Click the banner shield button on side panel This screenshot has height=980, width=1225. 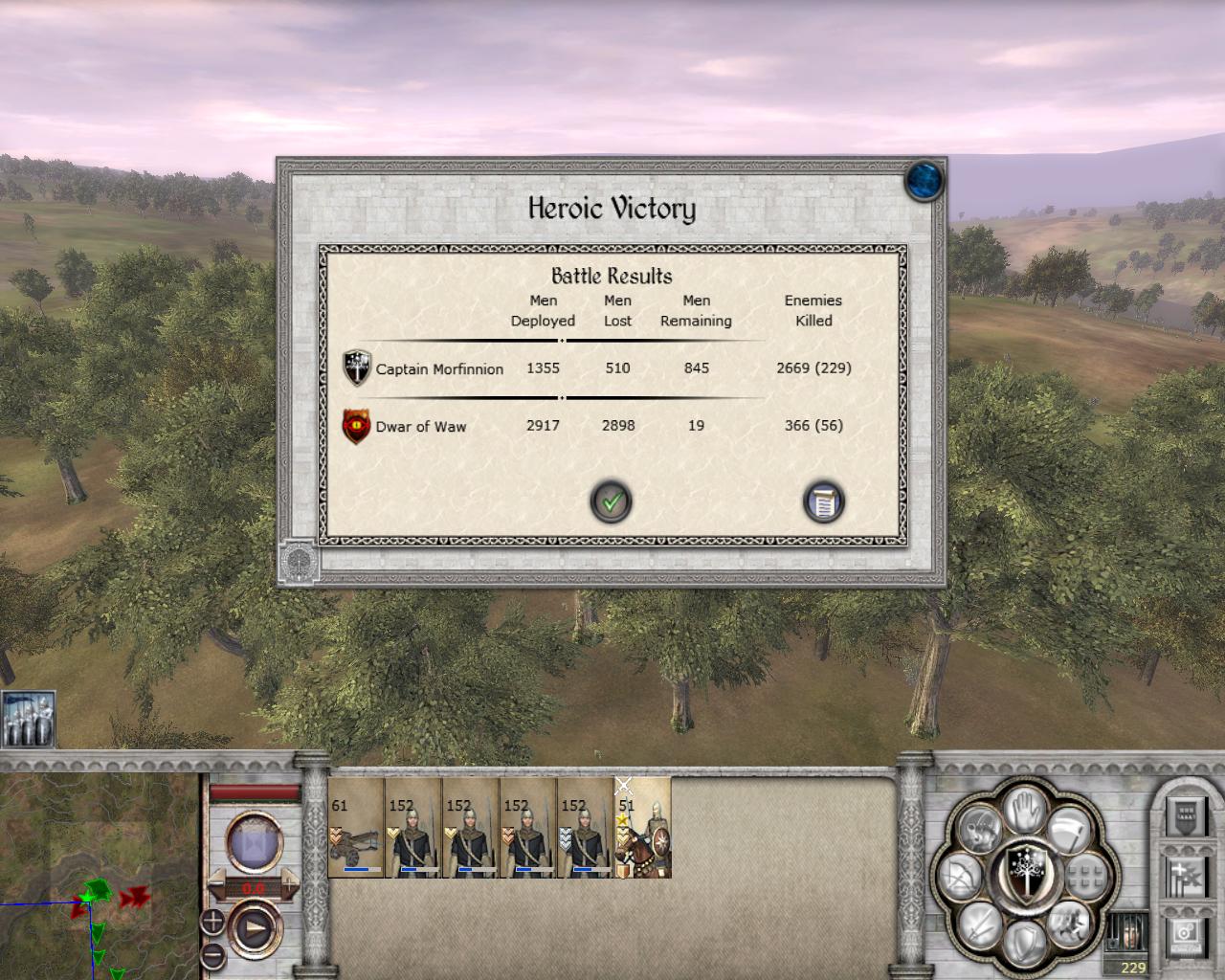(x=1184, y=815)
